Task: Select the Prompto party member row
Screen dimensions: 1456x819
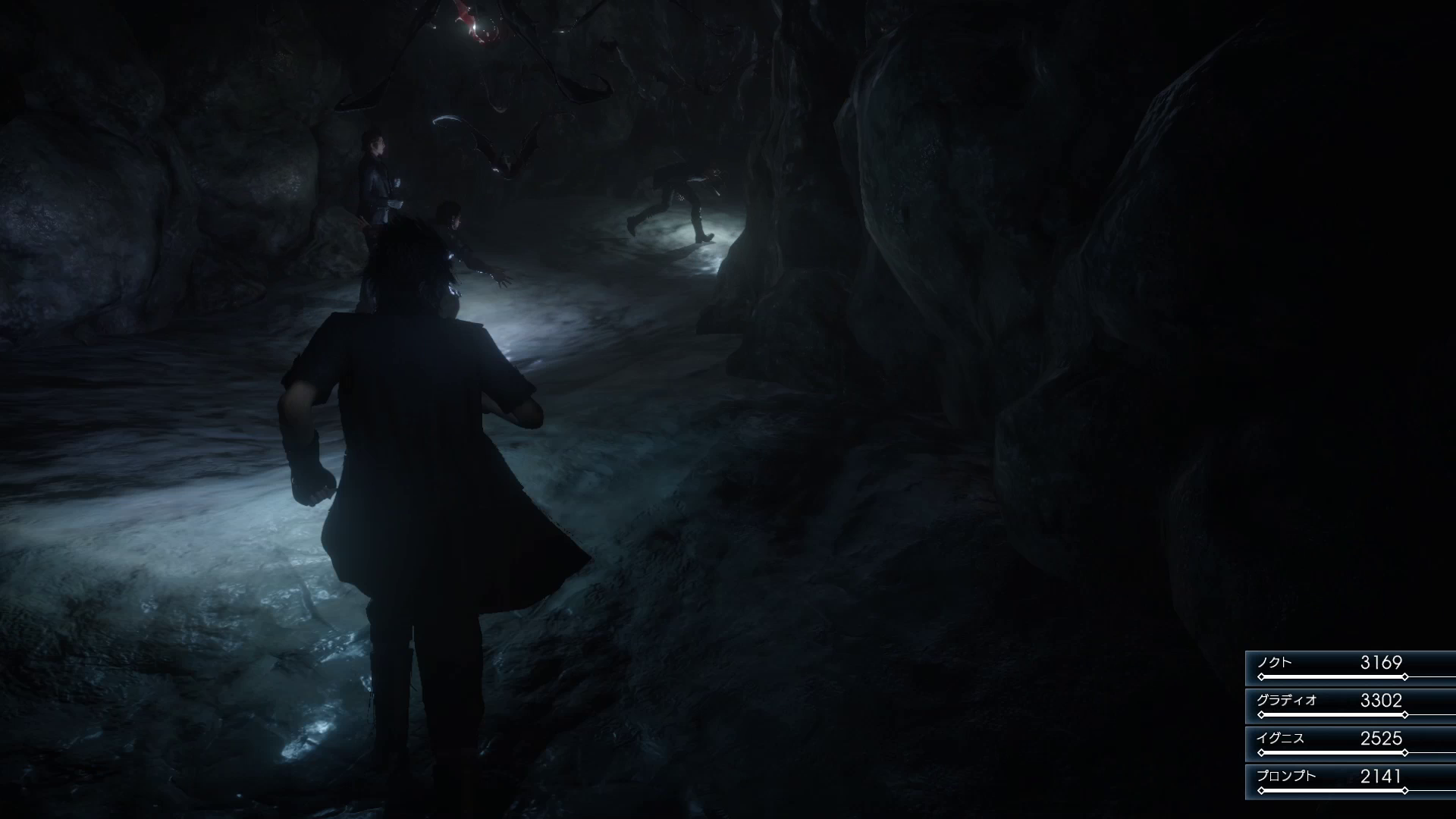Action: pyautogui.click(x=1351, y=782)
